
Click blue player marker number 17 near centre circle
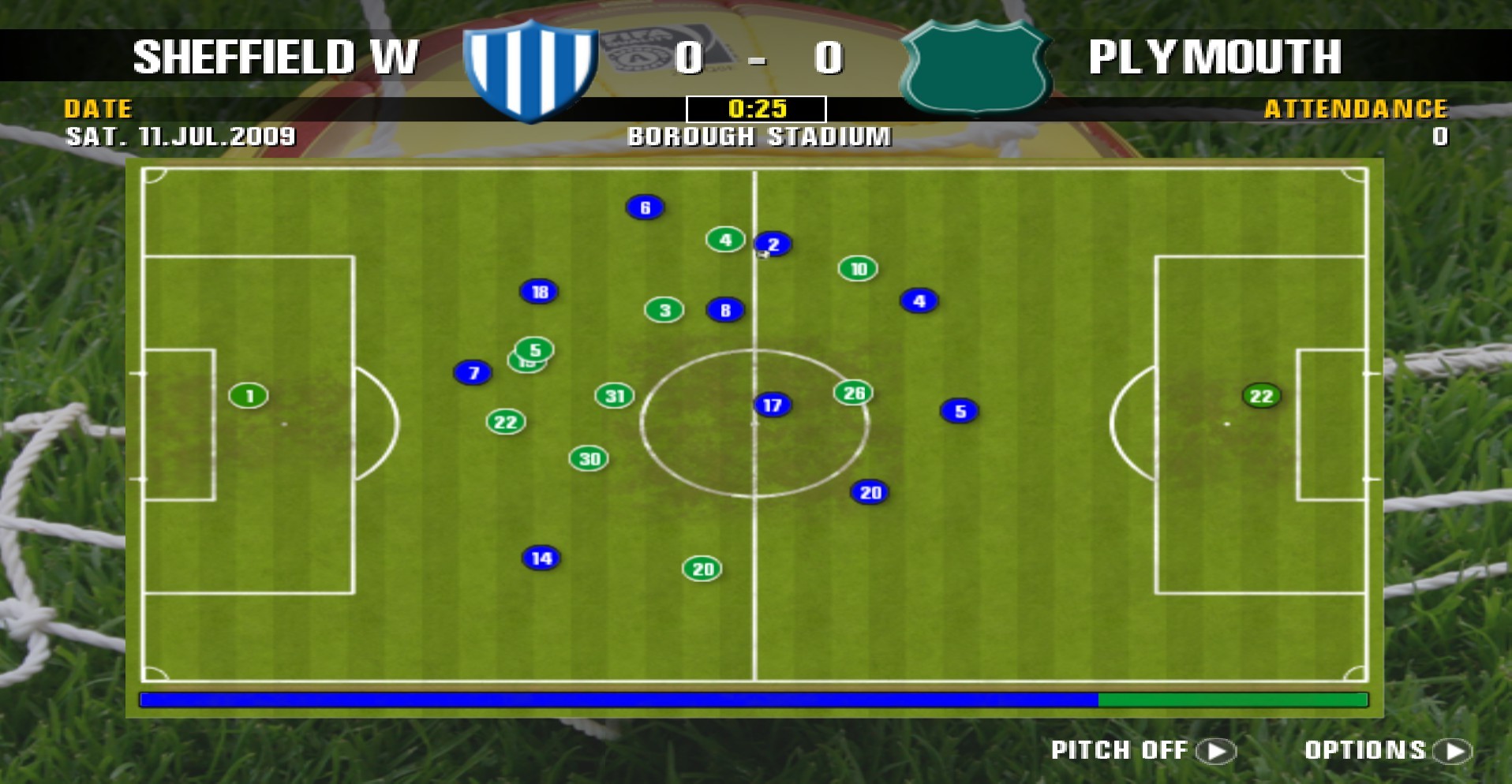point(771,405)
